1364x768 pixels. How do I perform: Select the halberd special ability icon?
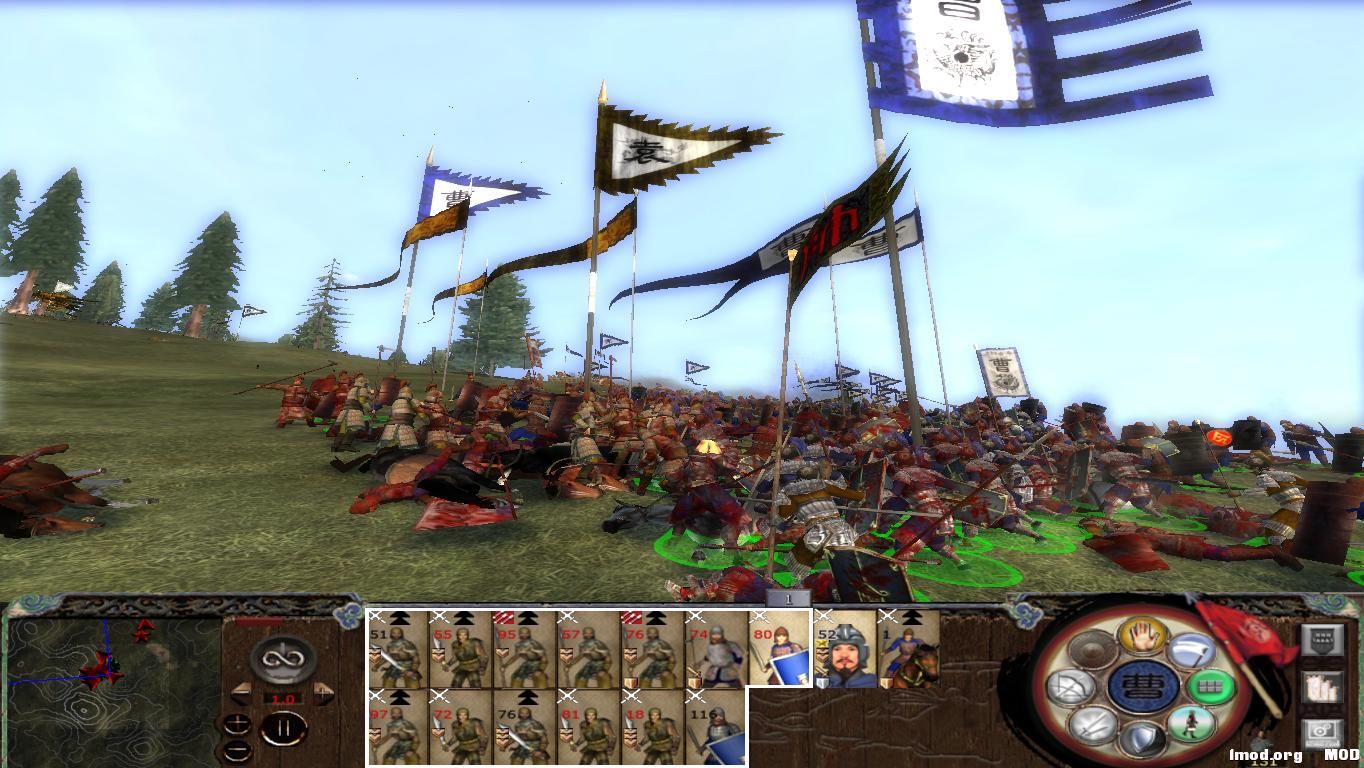tap(1189, 651)
